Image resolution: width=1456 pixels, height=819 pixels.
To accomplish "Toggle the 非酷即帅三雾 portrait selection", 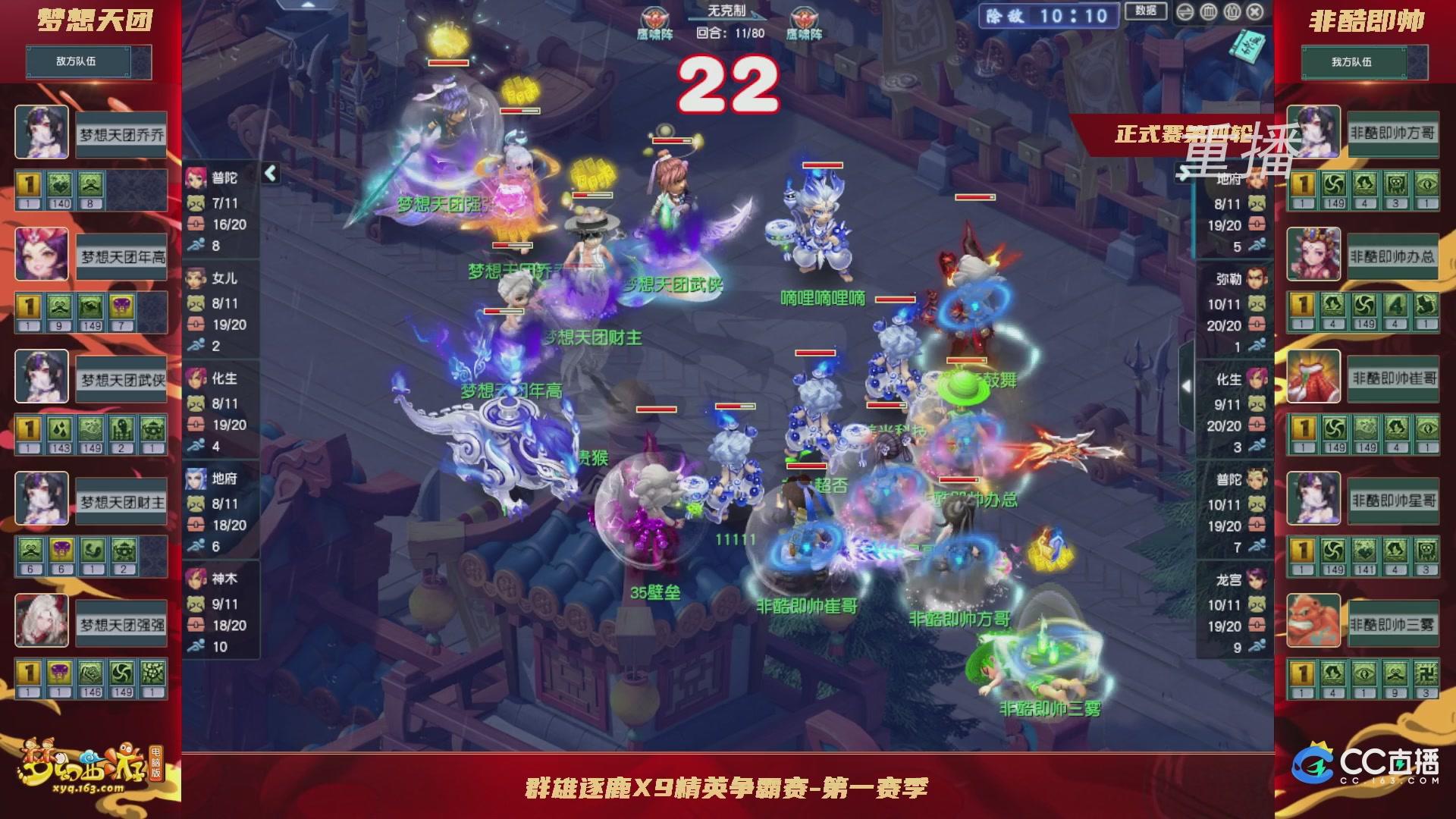I will [1313, 620].
